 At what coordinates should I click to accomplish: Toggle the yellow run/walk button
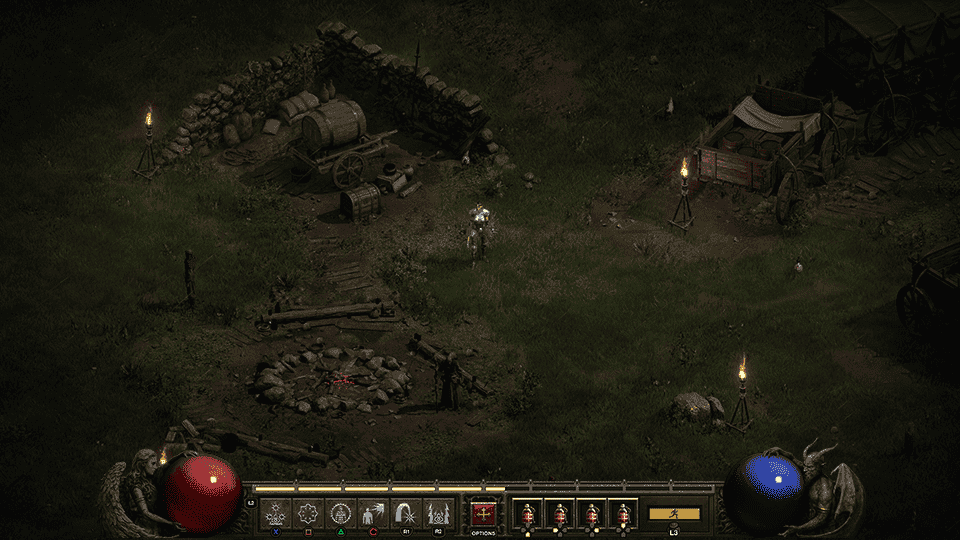pos(674,513)
